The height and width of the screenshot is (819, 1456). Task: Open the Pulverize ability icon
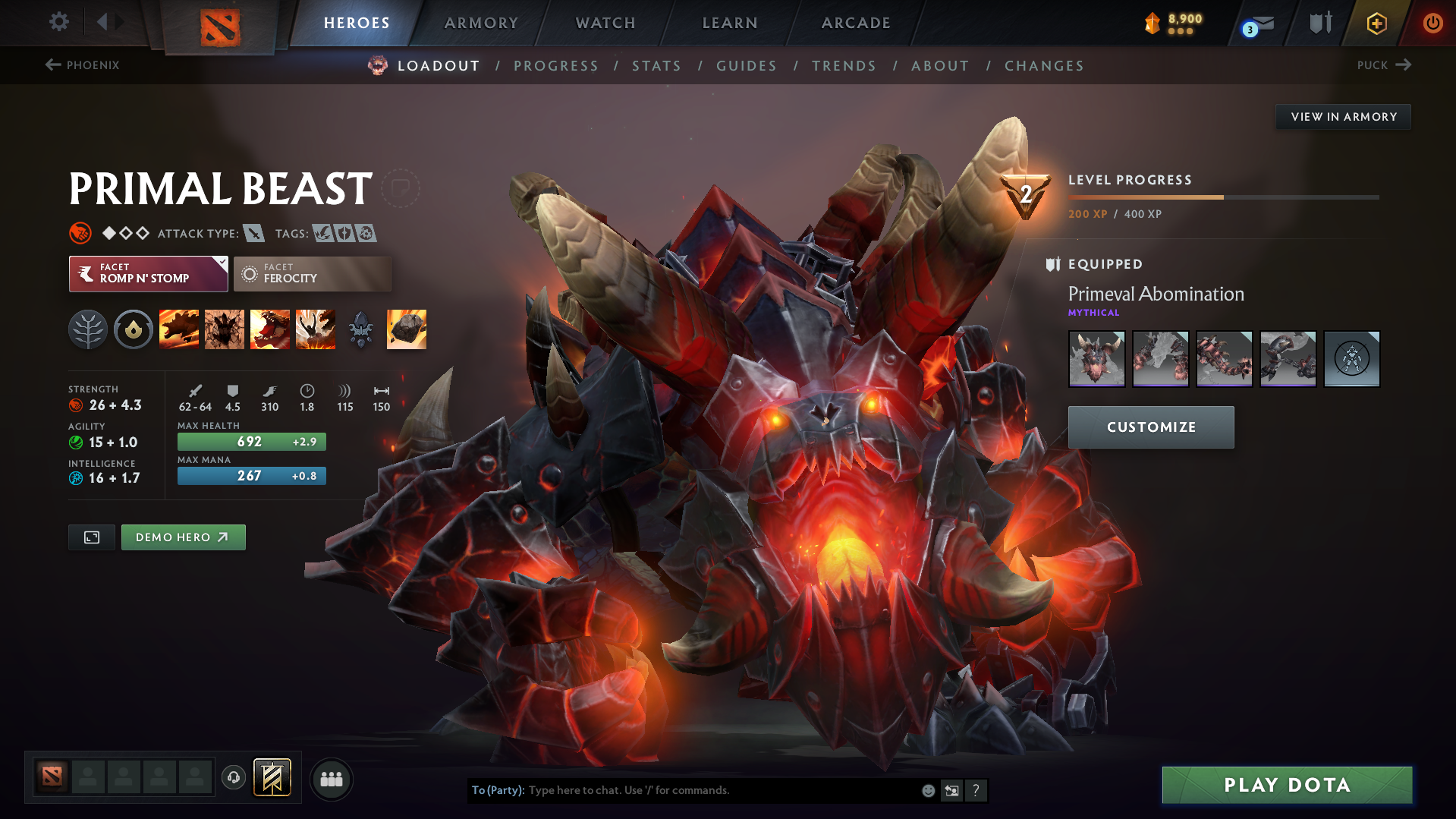316,329
